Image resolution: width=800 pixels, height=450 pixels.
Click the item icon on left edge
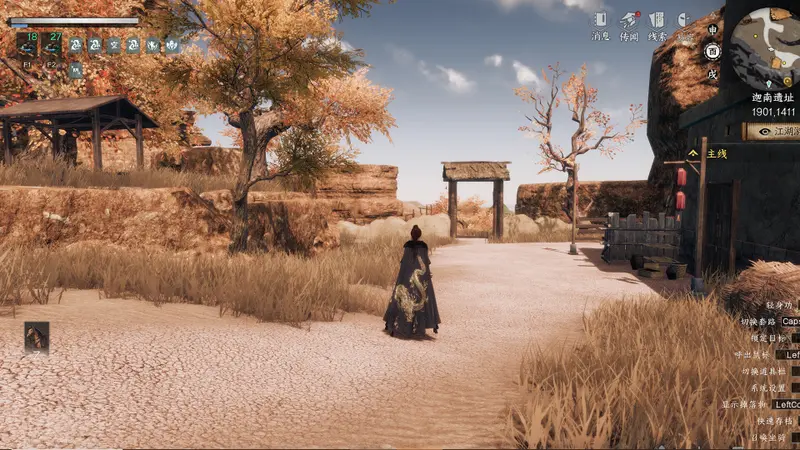37,337
